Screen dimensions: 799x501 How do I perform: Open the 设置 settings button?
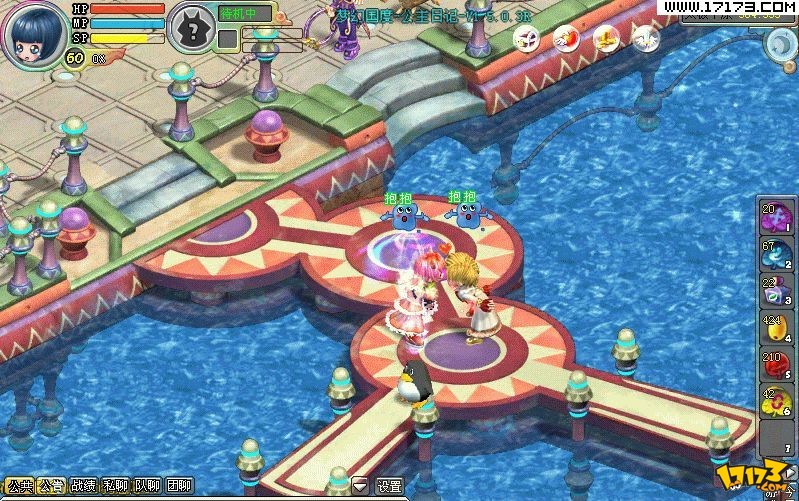389,486
